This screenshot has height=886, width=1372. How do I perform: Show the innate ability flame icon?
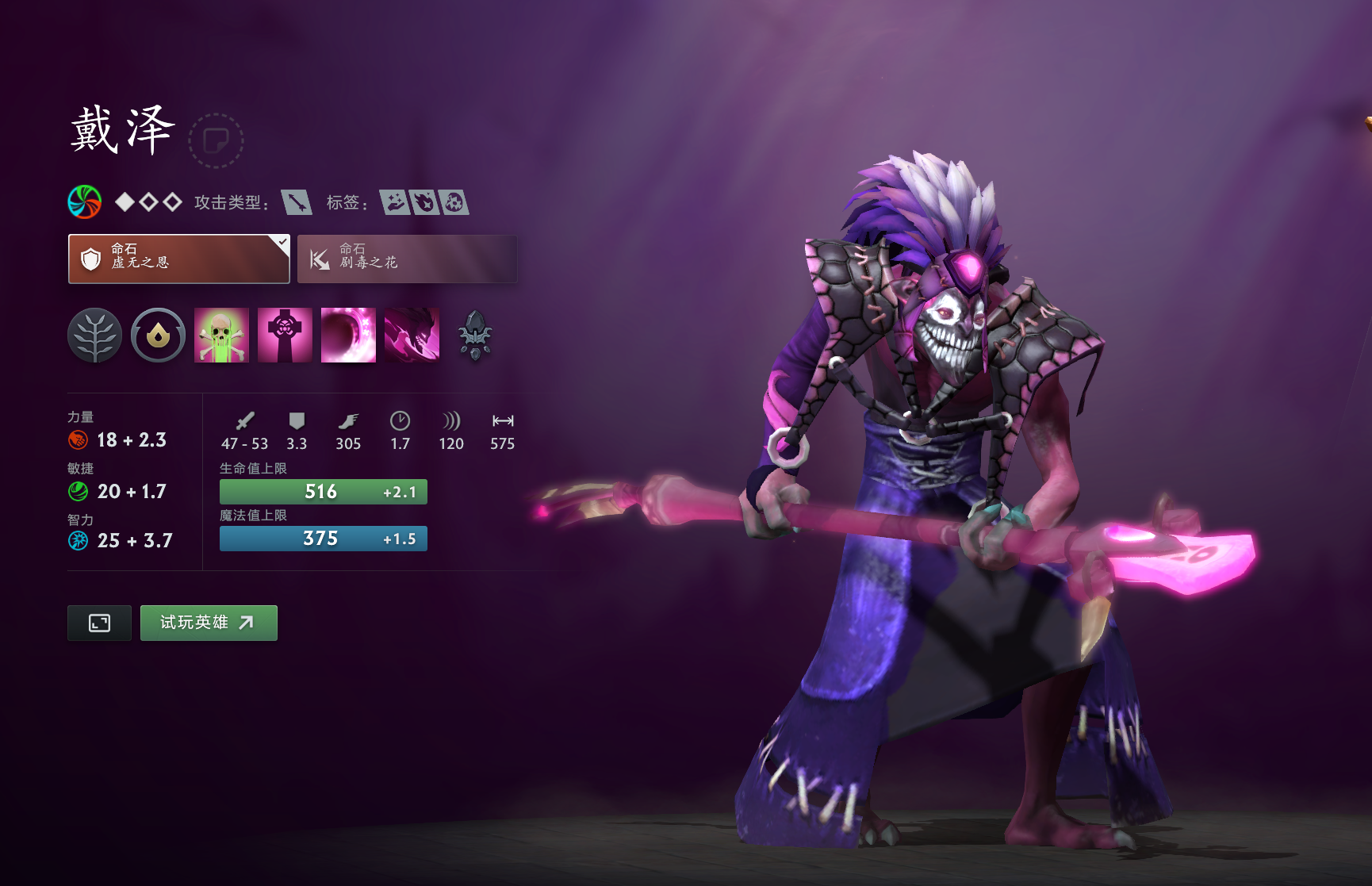pyautogui.click(x=158, y=336)
